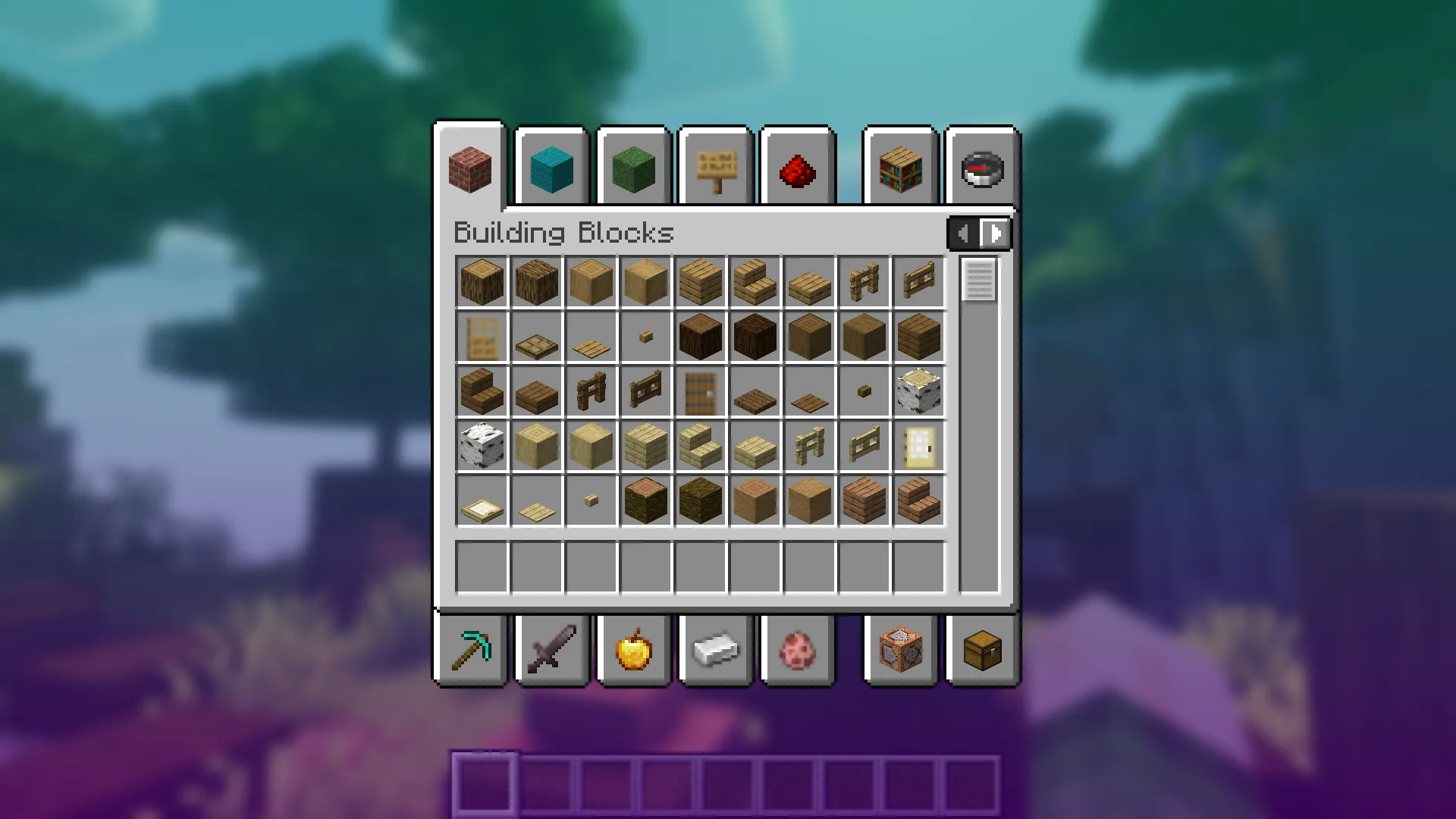Pick up the birch slab

755,445
